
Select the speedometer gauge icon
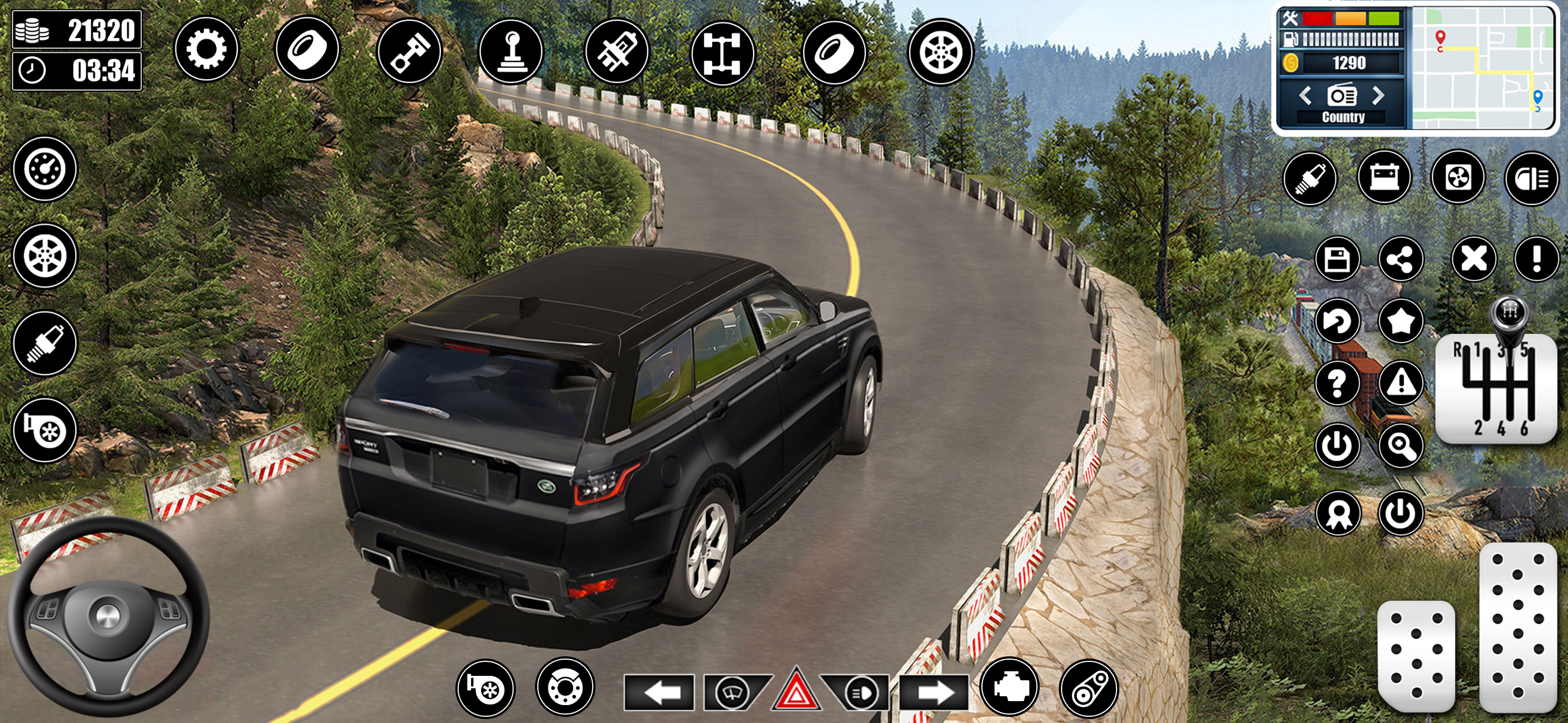[45, 169]
